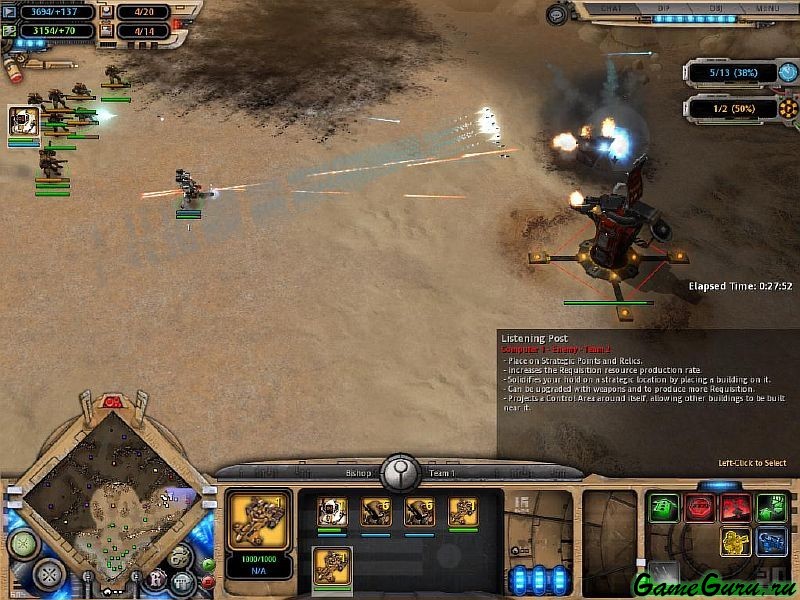Select the hero portrait icon beside the squad
The width and height of the screenshot is (800, 600).
coord(24,121)
